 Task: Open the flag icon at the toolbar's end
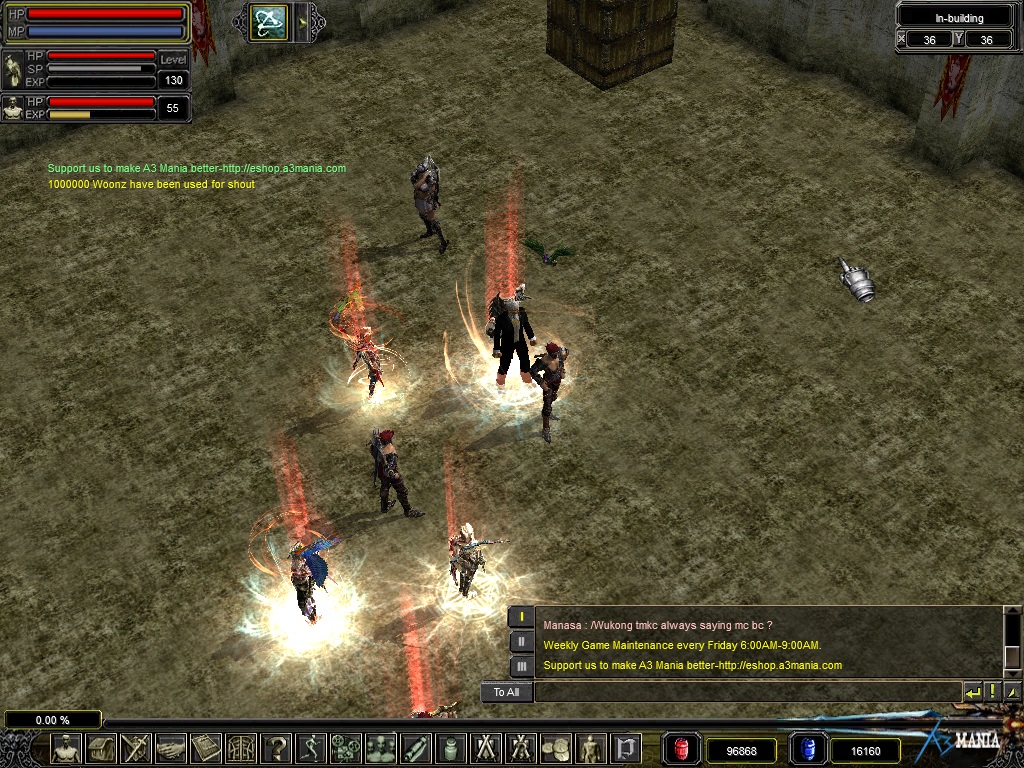[x=626, y=748]
